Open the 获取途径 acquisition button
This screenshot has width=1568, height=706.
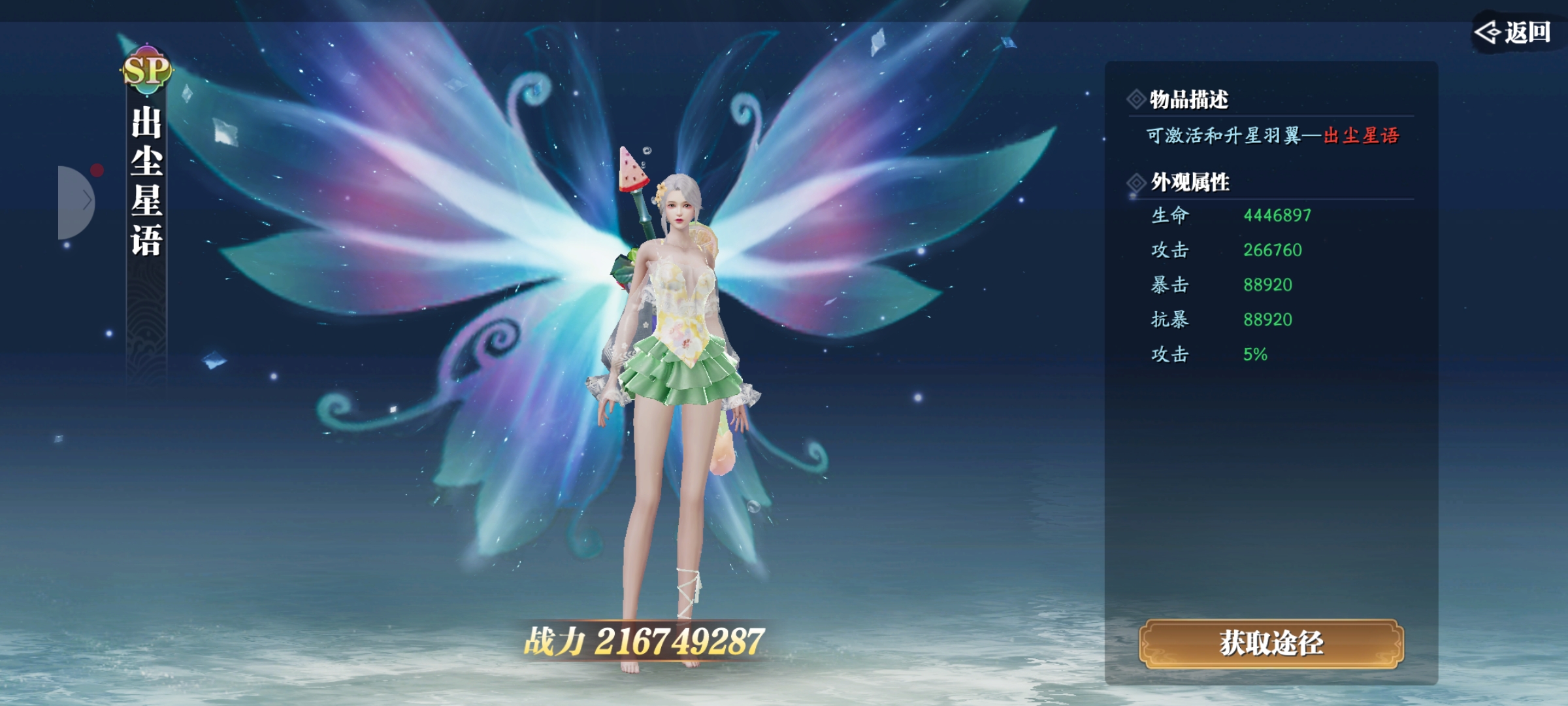pos(1271,644)
